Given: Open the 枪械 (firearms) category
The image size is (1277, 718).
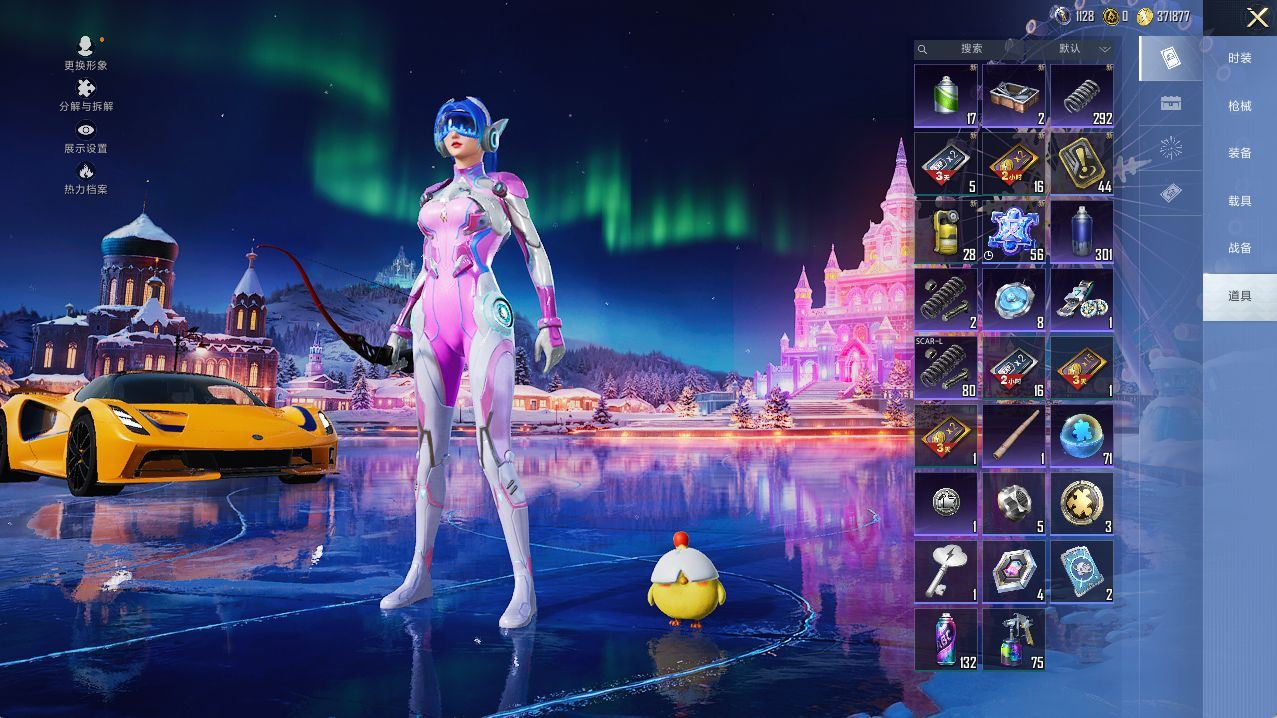Looking at the screenshot, I should click(x=1239, y=106).
